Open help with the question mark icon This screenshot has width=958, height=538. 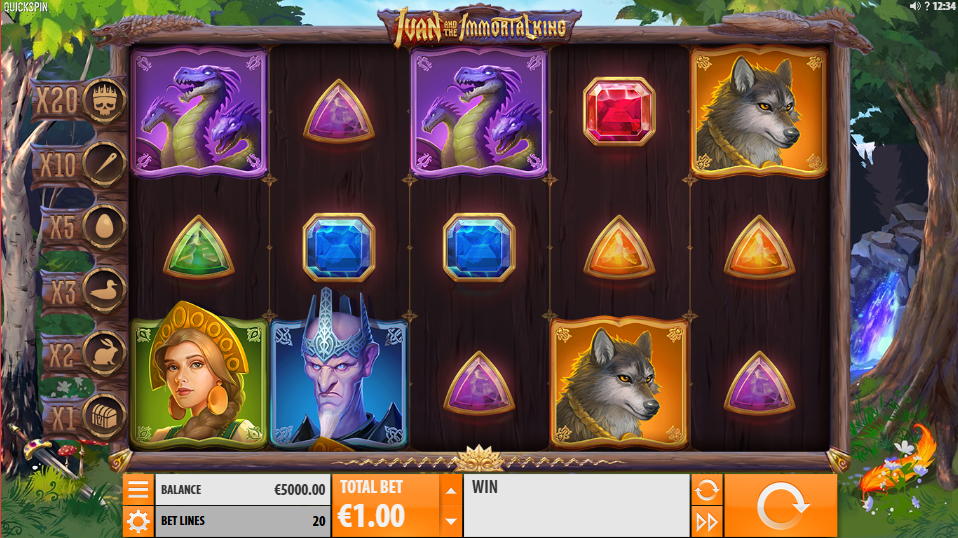pyautogui.click(x=926, y=6)
